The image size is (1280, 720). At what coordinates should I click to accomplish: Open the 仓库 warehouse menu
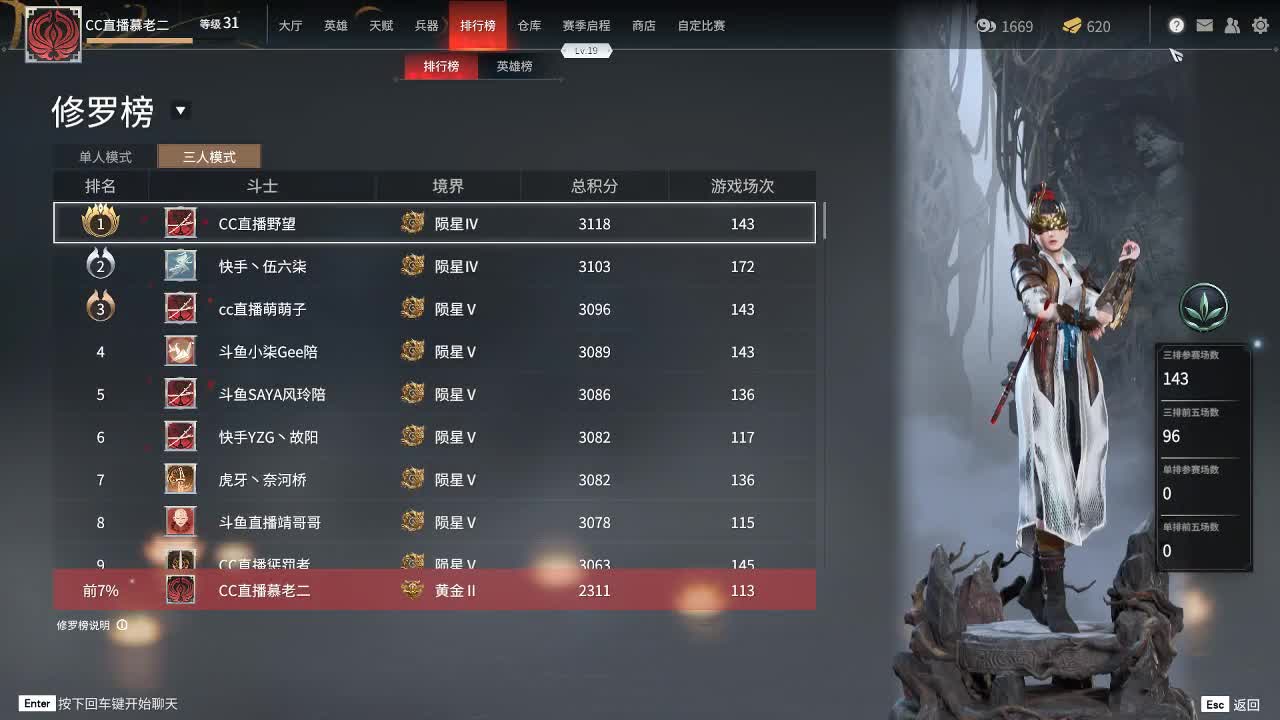(x=529, y=26)
